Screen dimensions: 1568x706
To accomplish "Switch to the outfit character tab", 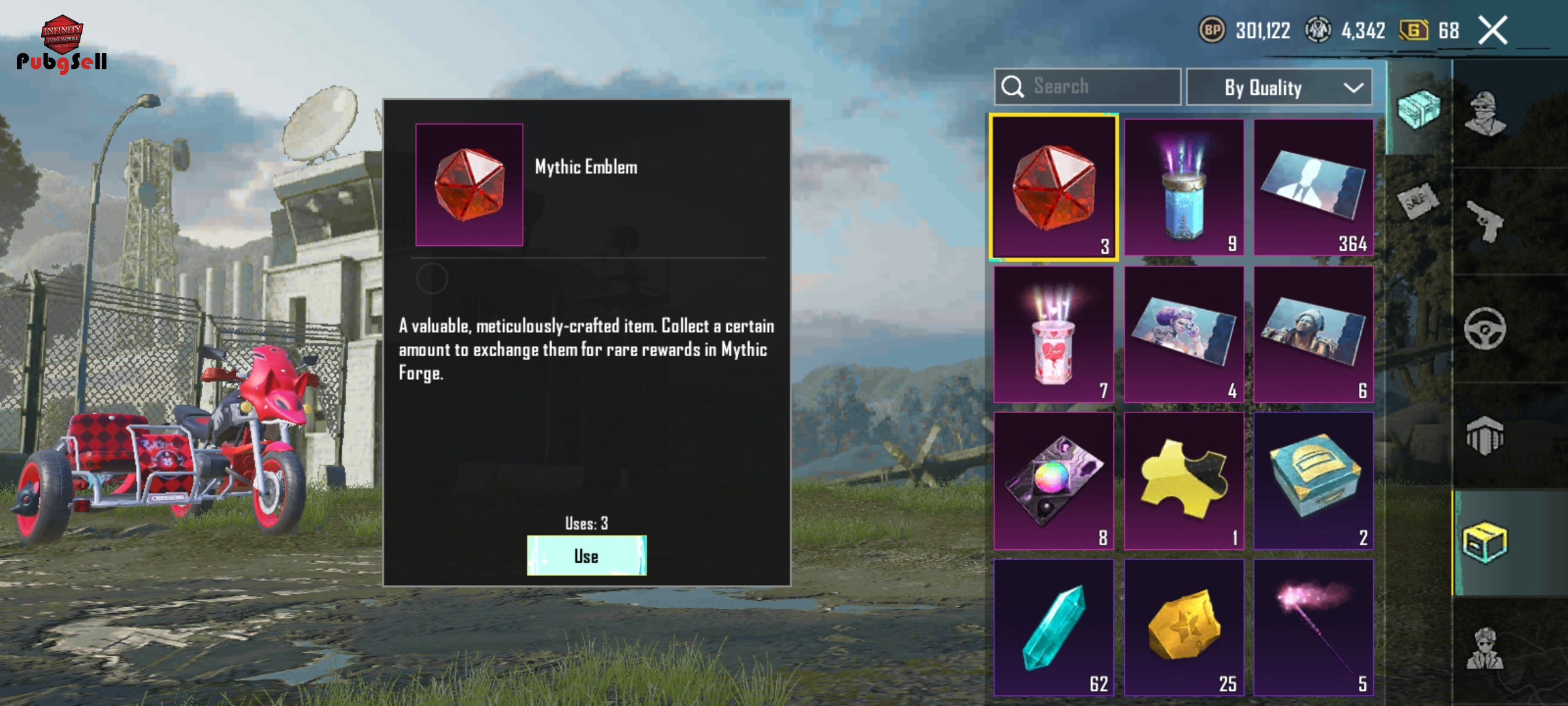I will (1485, 113).
